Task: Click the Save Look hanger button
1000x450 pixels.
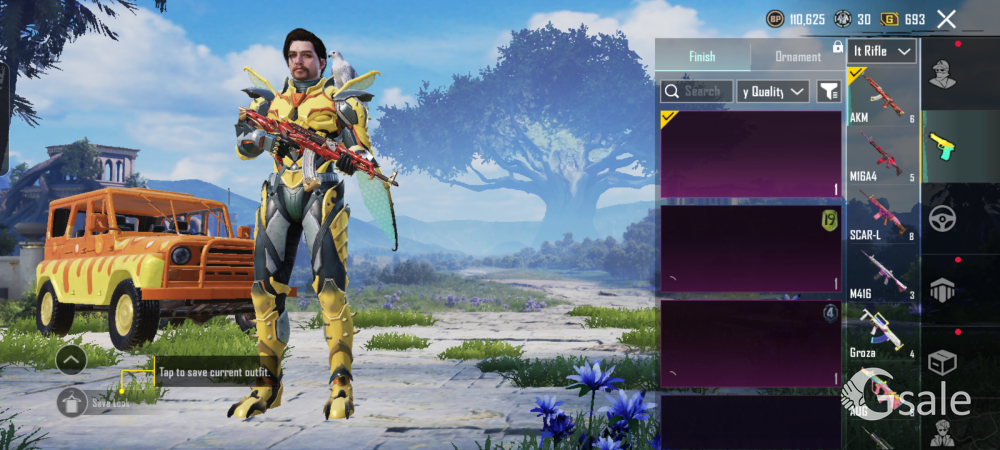Action: [x=71, y=402]
